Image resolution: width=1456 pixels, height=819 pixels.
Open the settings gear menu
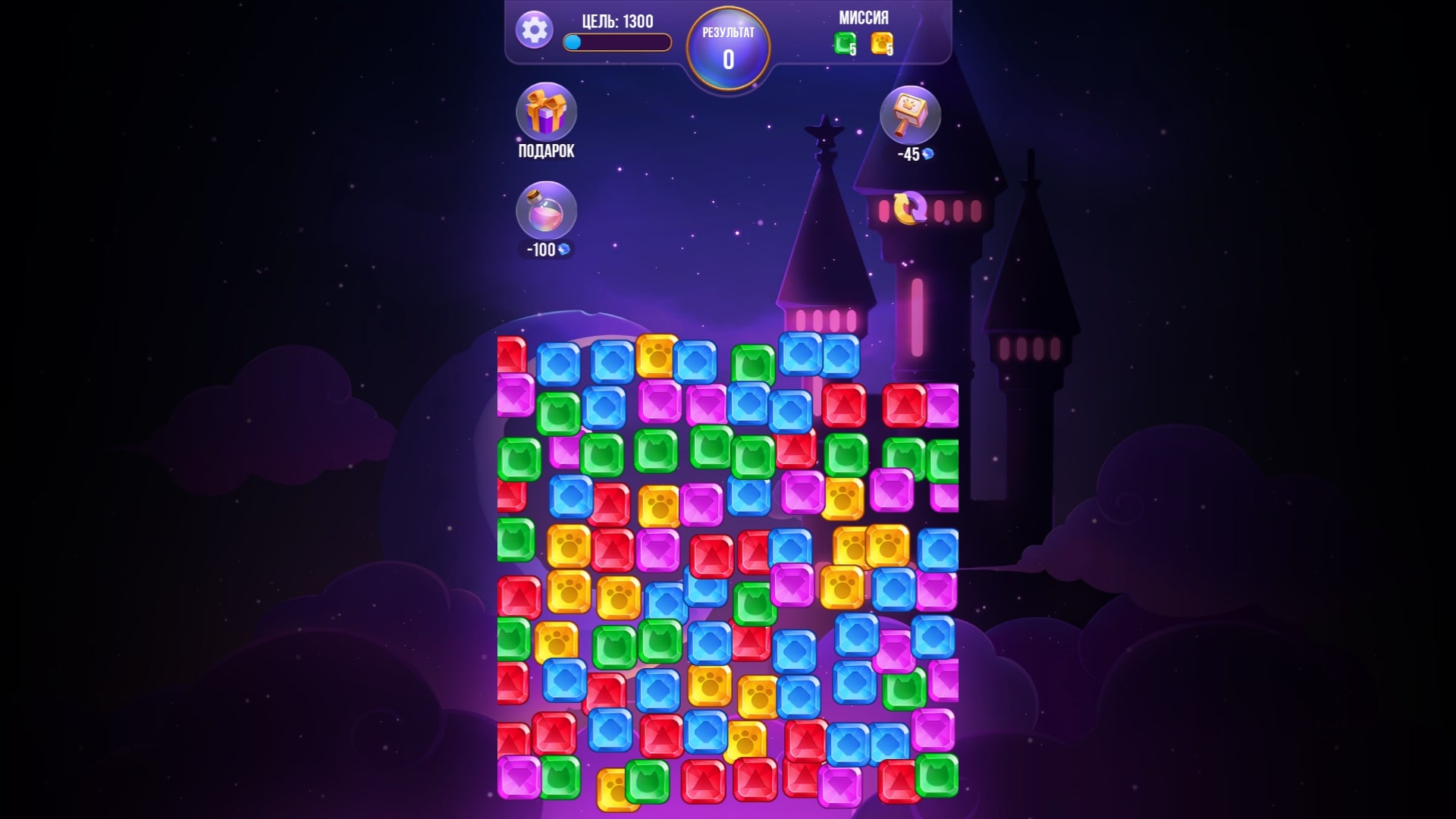tap(535, 31)
